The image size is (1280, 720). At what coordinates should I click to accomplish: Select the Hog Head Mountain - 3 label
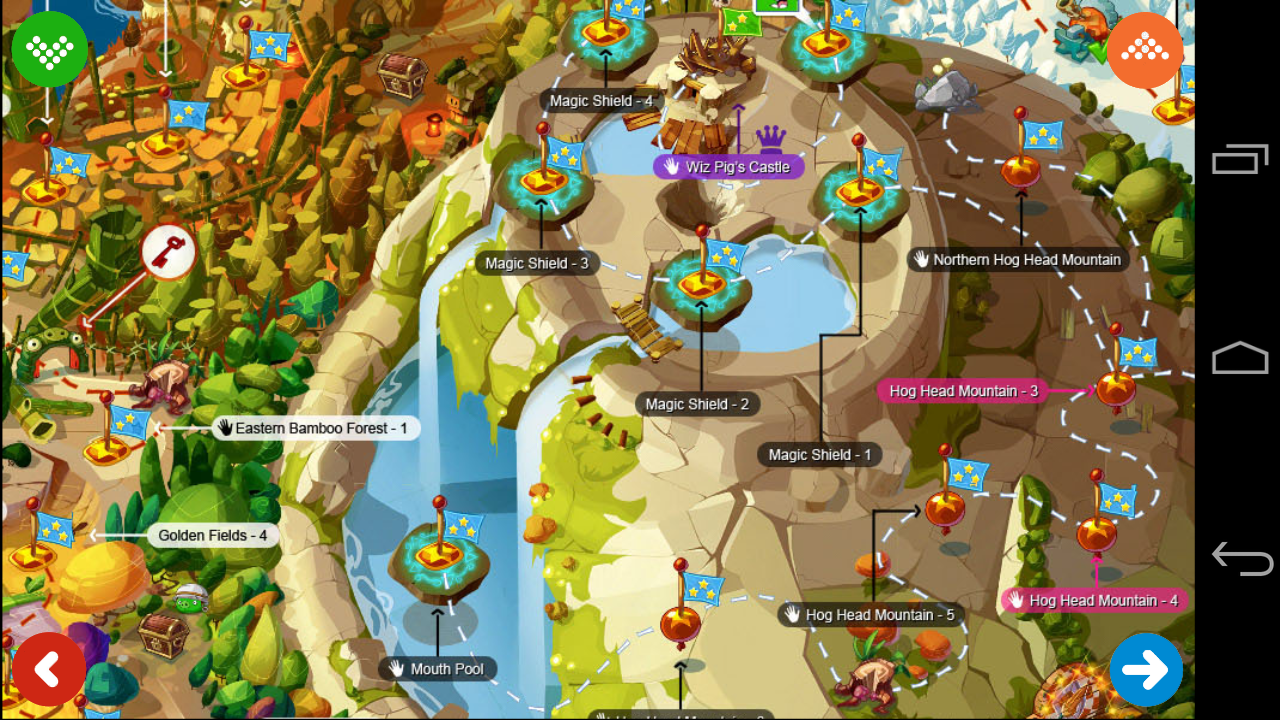pos(963,391)
